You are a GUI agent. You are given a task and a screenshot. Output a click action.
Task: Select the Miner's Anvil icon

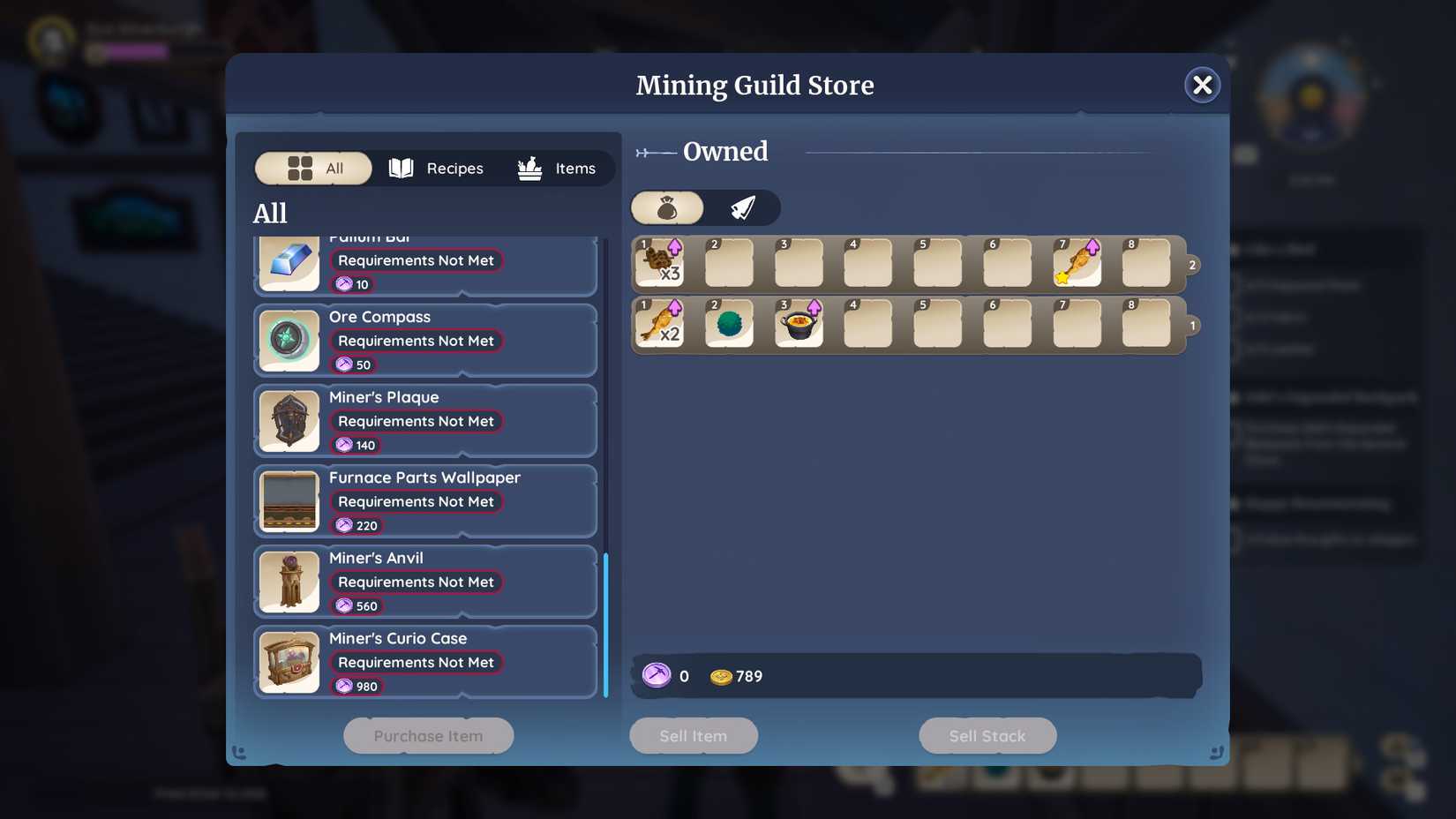tap(289, 582)
